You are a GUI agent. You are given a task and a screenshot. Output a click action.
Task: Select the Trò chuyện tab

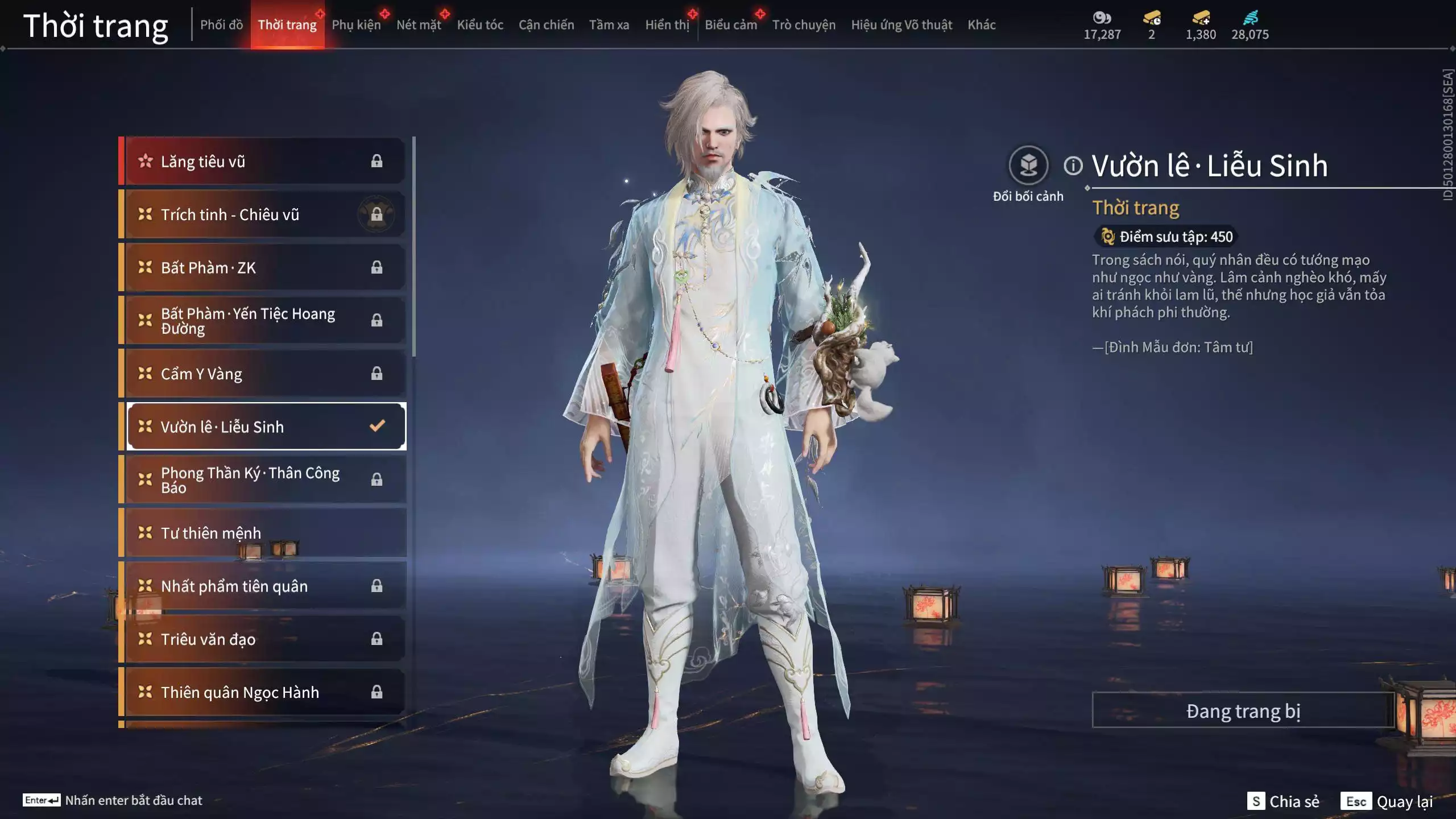tap(804, 25)
